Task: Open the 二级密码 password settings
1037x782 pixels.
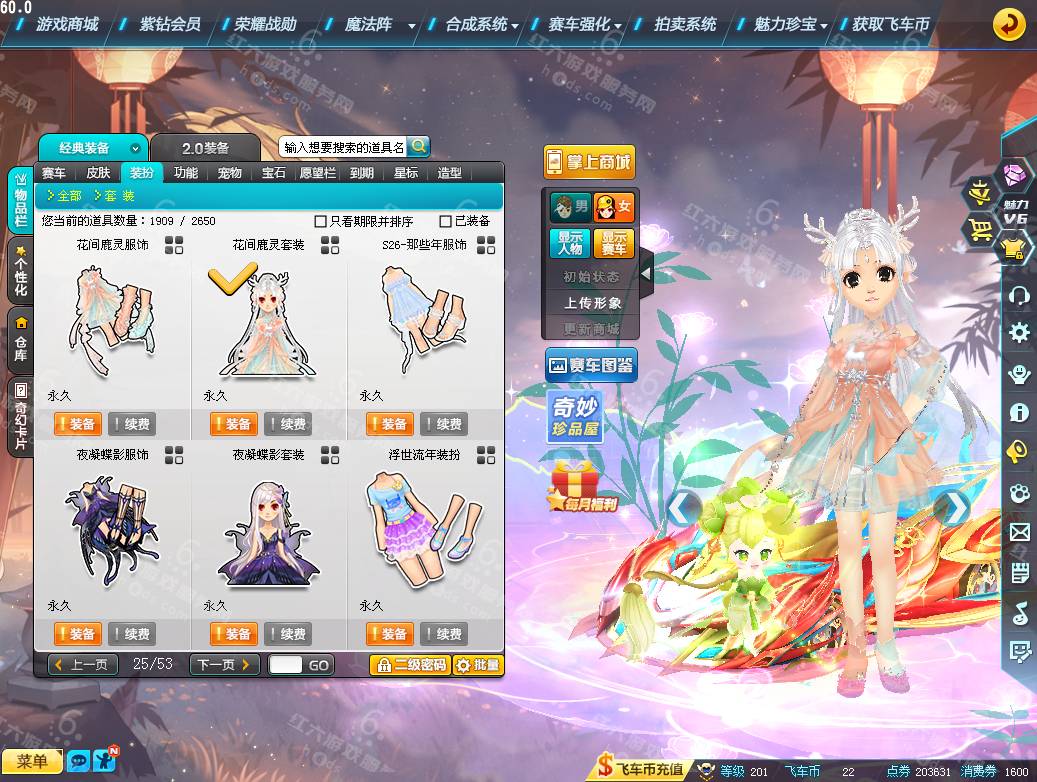Action: tap(410, 665)
